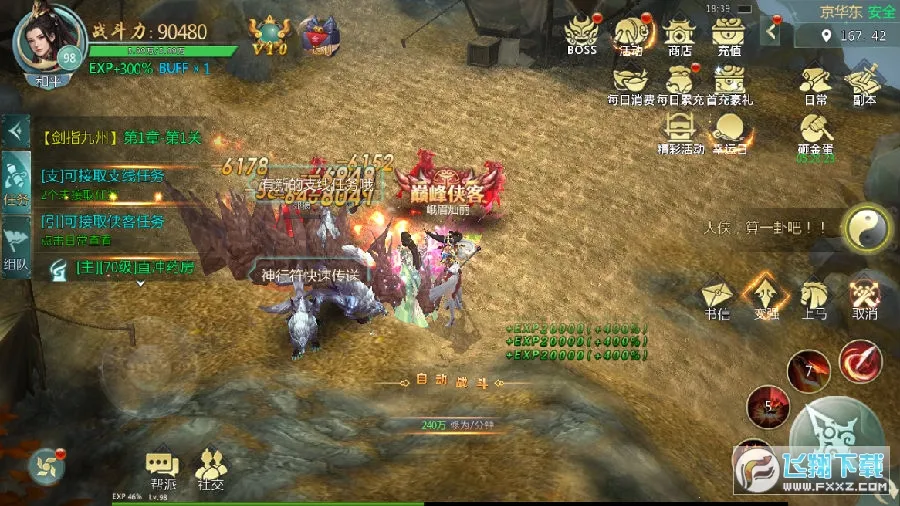The width and height of the screenshot is (900, 506).
Task: Collapse the top-right menu with the arrow
Action: coord(771,31)
